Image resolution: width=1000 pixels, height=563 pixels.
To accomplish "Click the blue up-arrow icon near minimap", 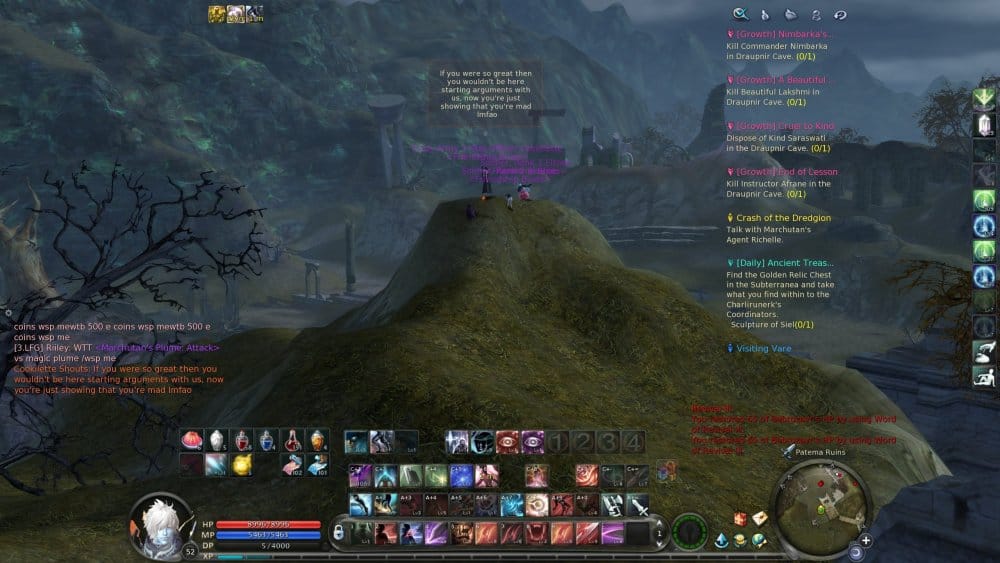I will tap(722, 540).
